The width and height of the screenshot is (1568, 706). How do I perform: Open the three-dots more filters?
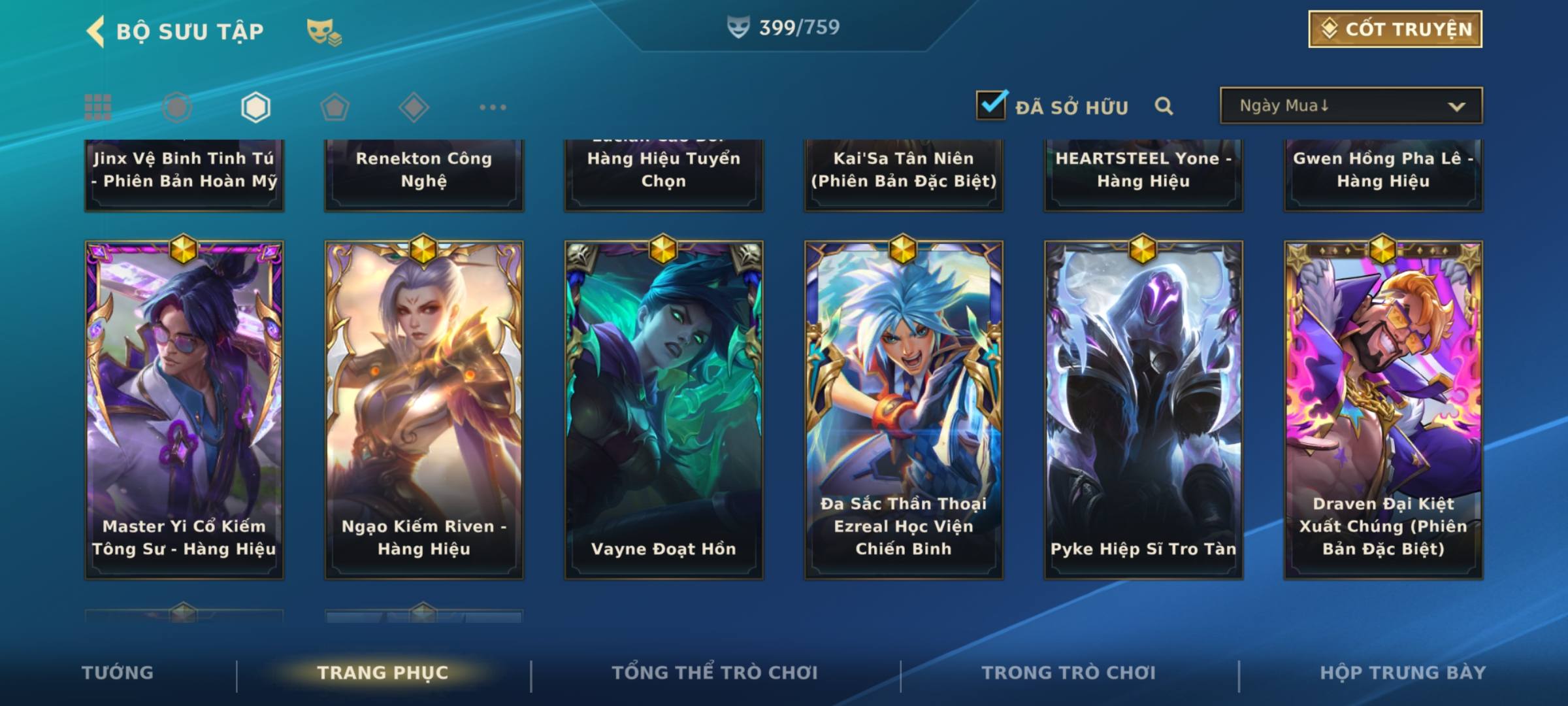[x=493, y=107]
